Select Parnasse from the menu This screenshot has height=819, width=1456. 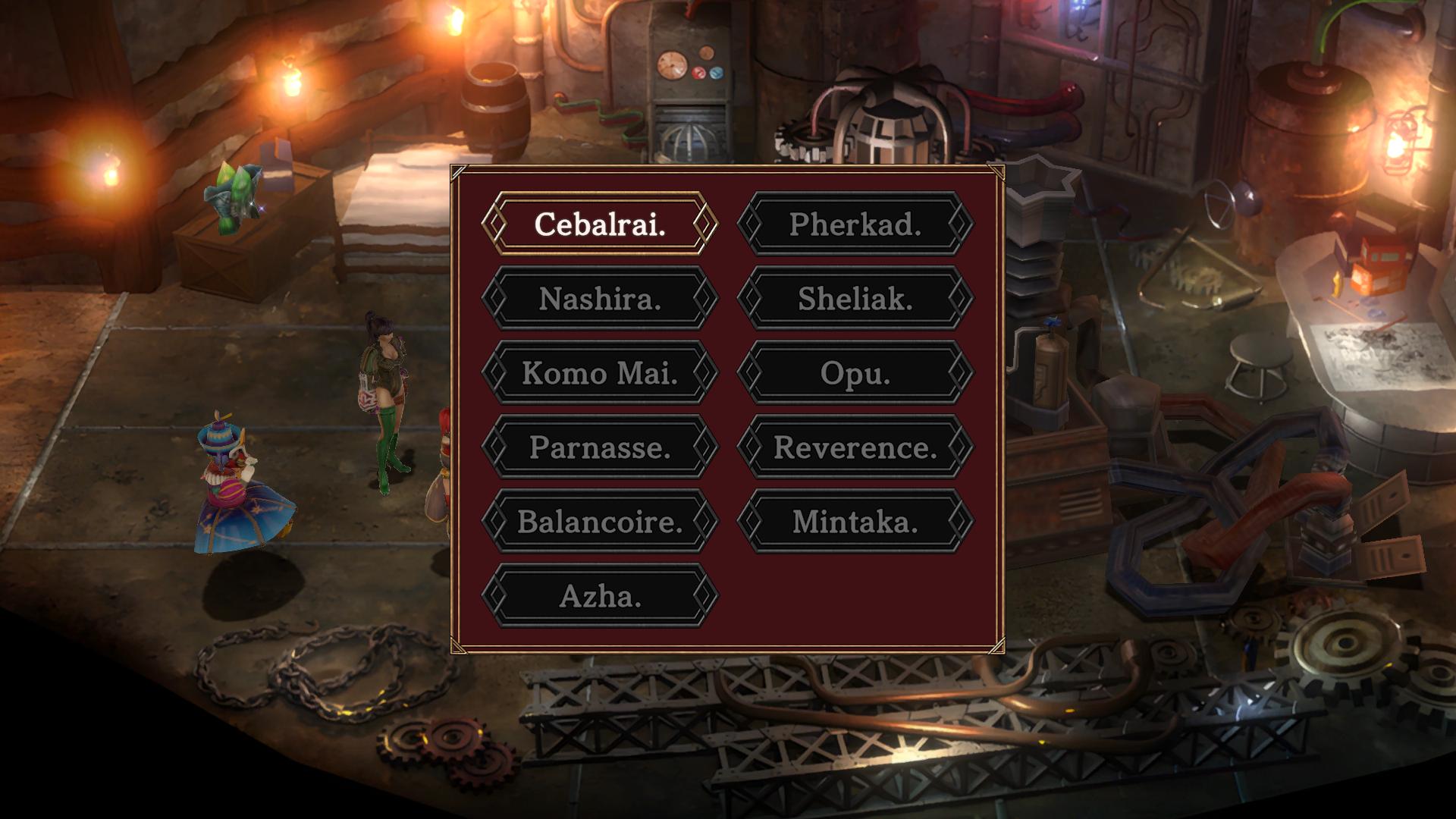(x=599, y=447)
